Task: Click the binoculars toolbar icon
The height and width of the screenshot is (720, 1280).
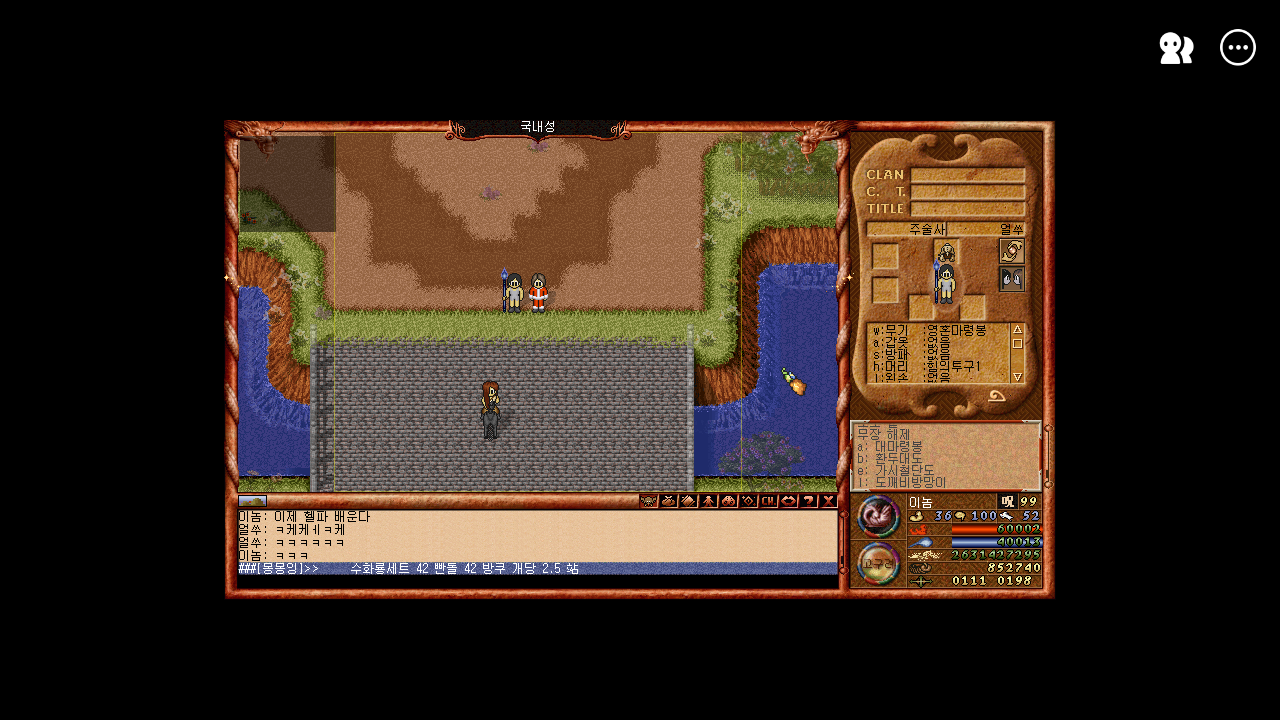Action: (729, 501)
